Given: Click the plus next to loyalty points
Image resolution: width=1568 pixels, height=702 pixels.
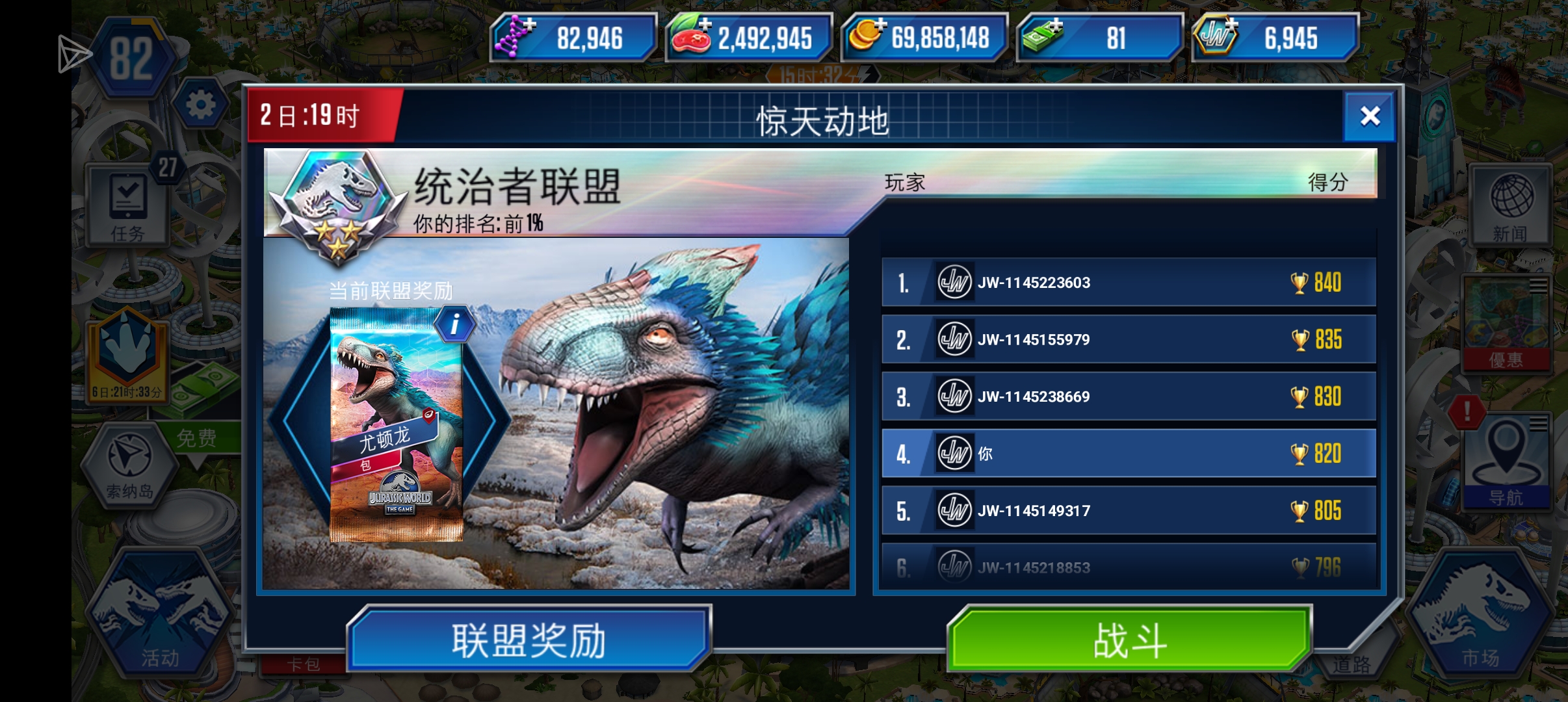Looking at the screenshot, I should point(1232,25).
